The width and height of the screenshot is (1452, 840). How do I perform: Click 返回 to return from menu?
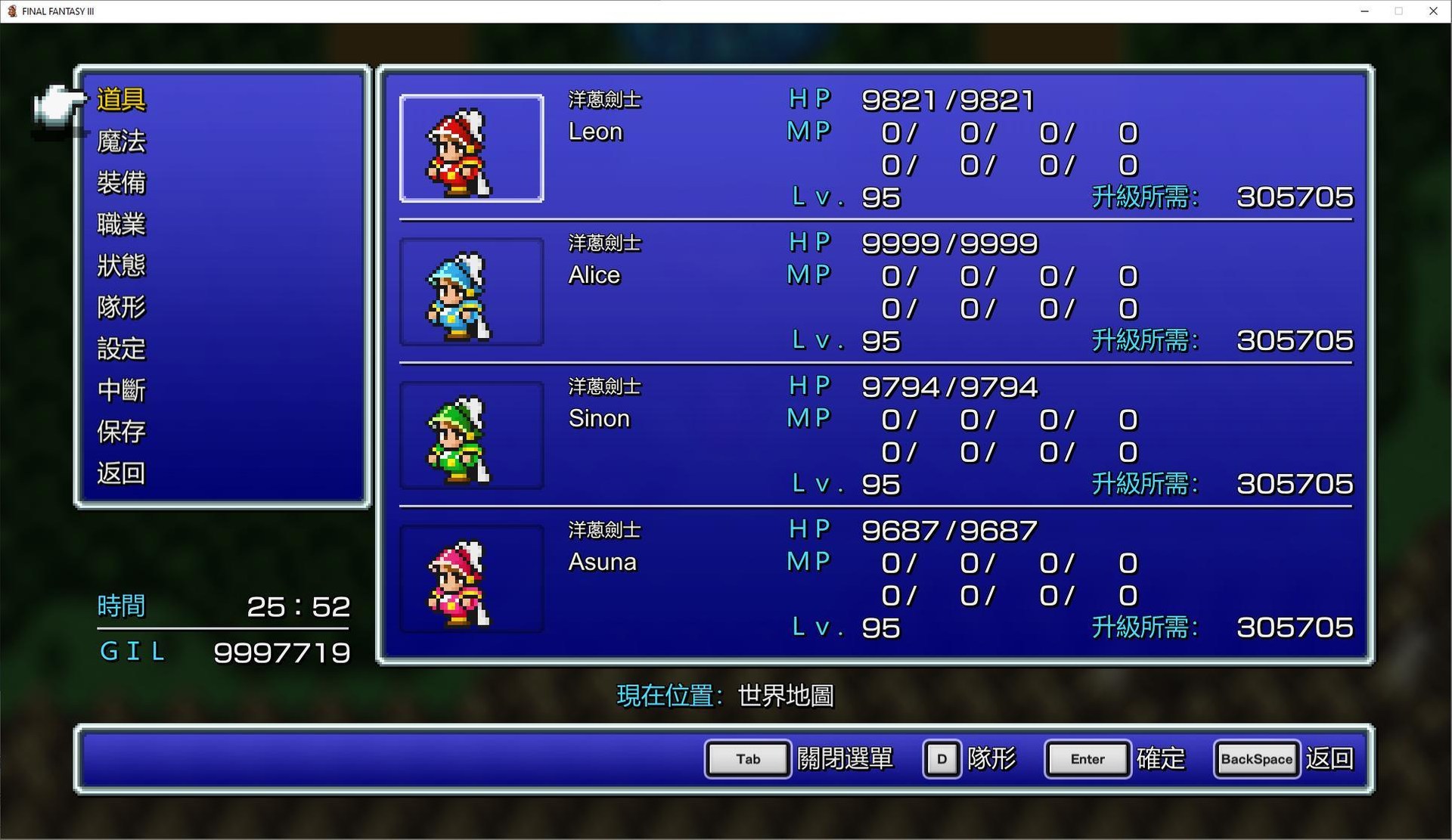[123, 473]
